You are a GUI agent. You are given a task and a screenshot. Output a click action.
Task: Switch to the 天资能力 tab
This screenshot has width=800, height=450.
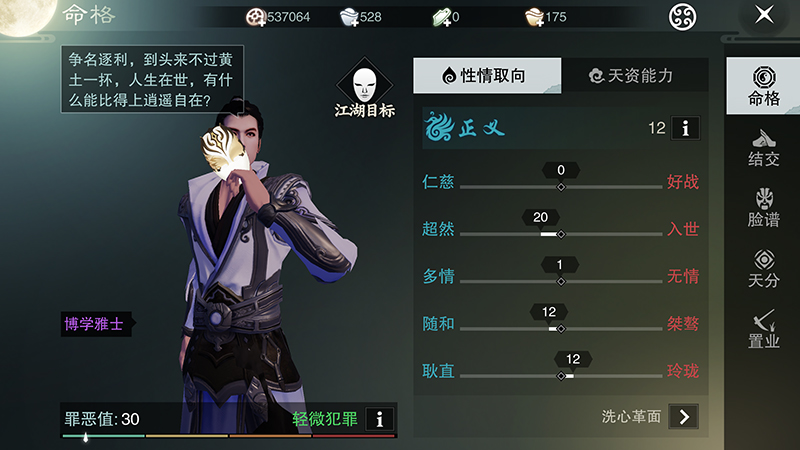pos(634,76)
